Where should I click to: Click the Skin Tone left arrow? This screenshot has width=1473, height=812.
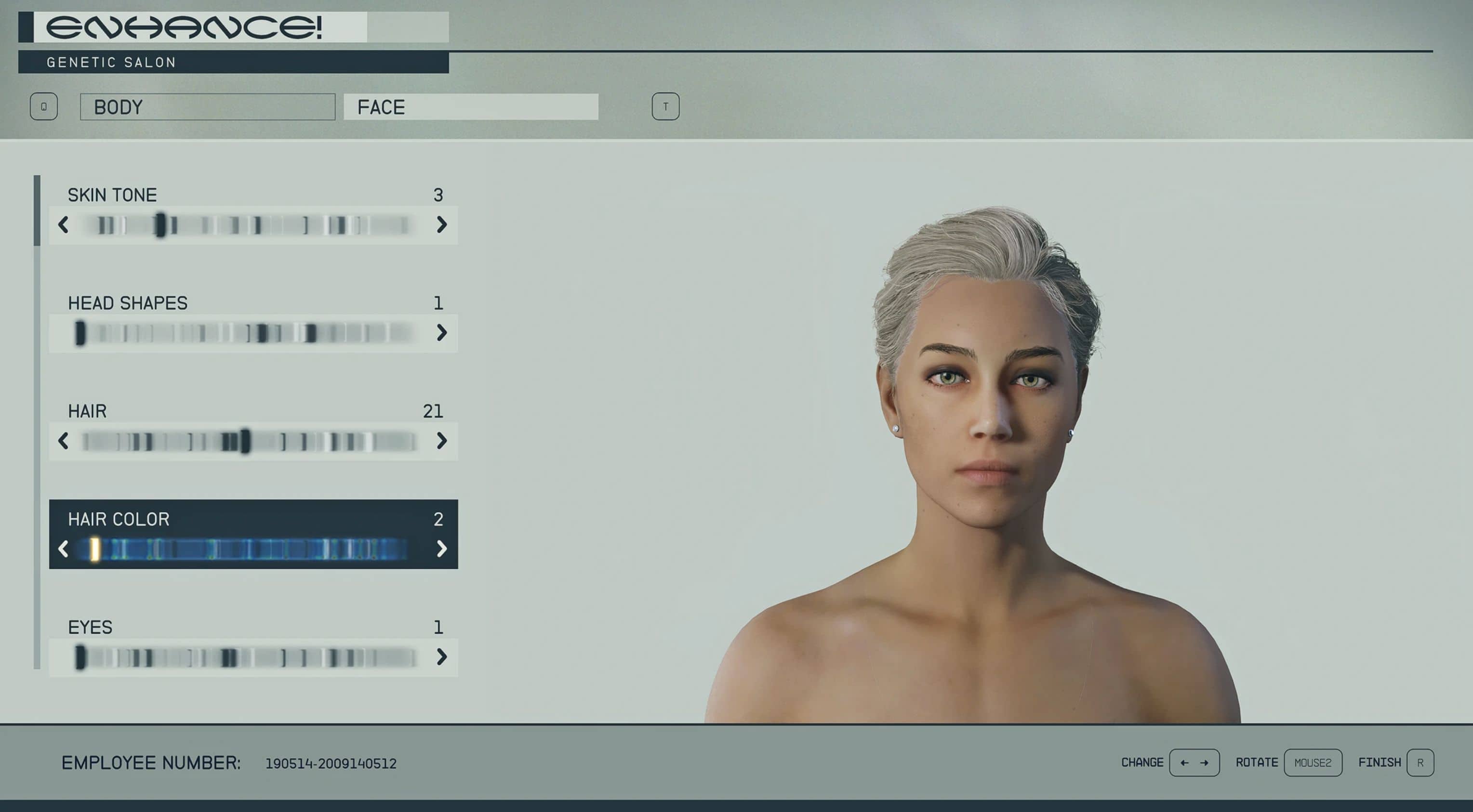click(x=64, y=224)
